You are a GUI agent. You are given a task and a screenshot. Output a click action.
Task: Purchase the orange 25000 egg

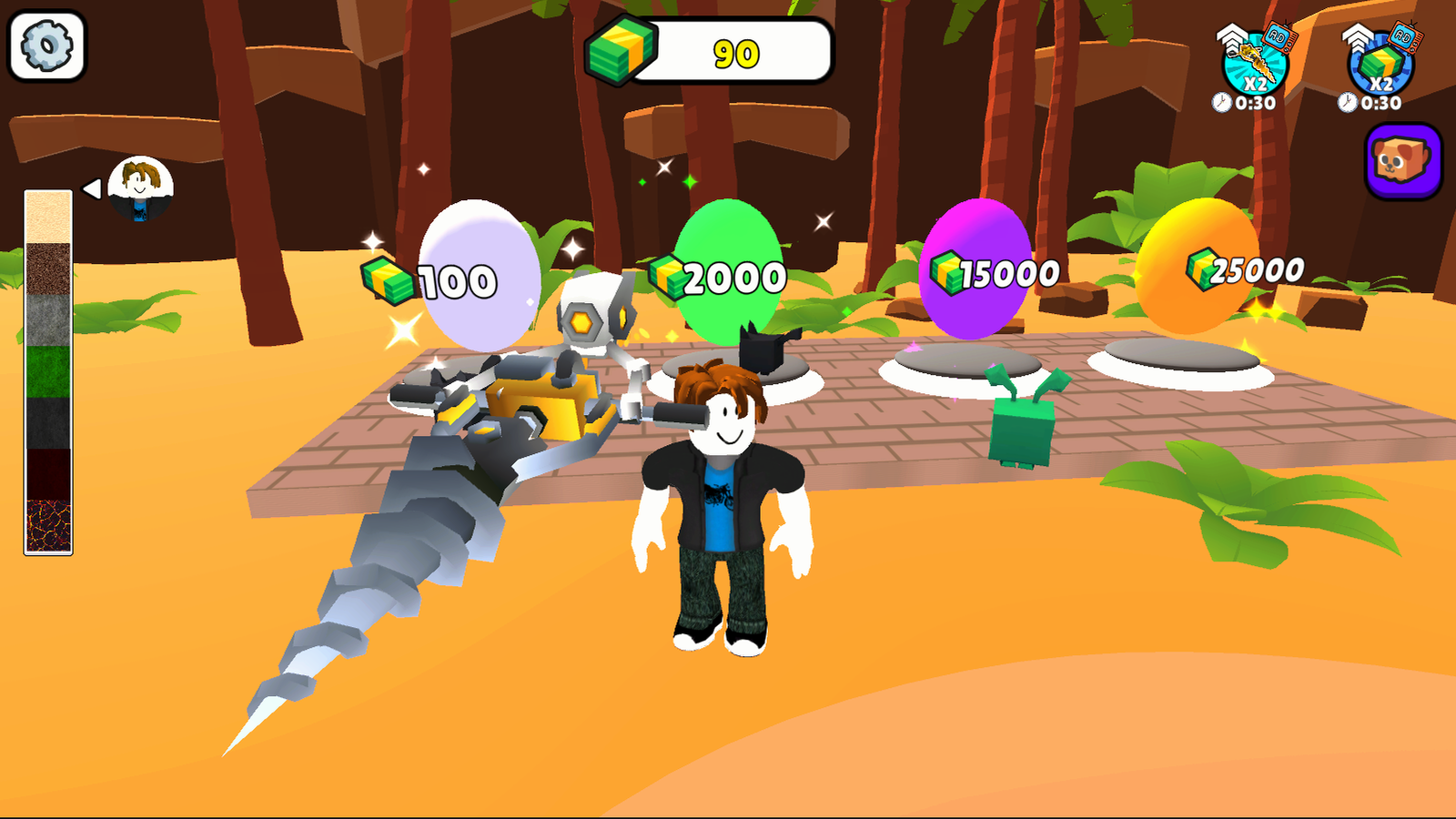(1201, 264)
